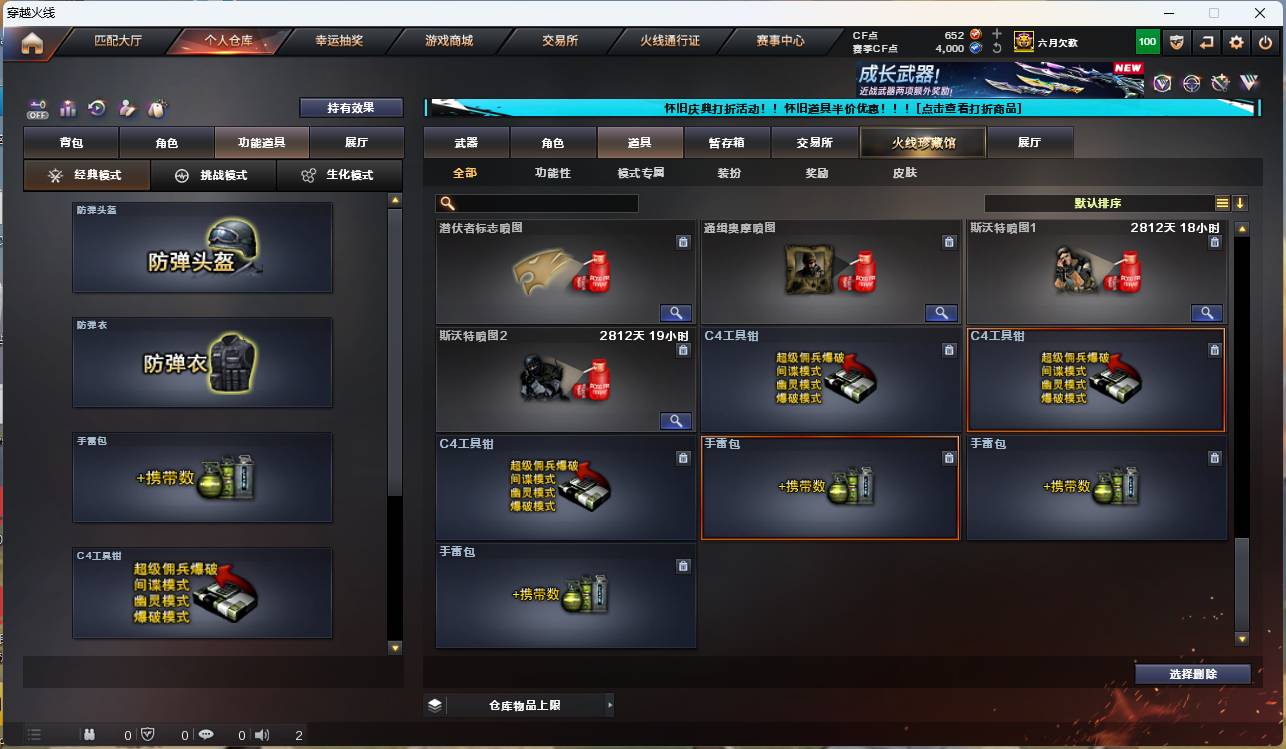Switch the OFF key toggle on
The width and height of the screenshot is (1286, 749).
(x=37, y=109)
